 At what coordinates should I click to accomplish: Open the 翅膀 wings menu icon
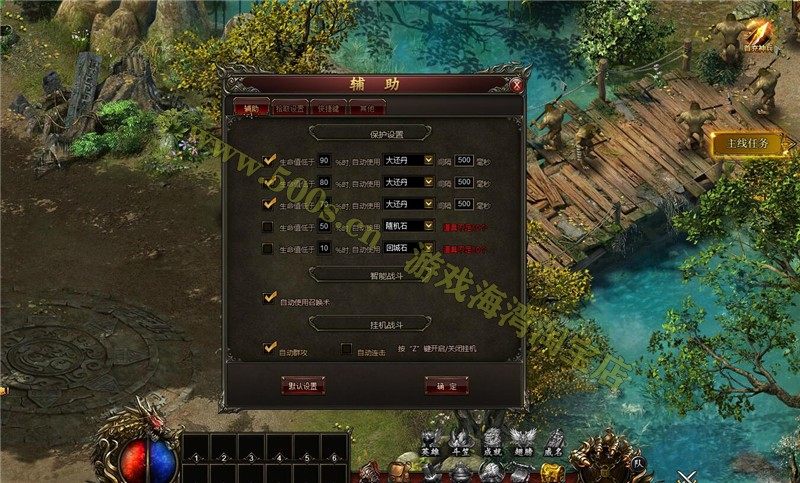coord(522,440)
